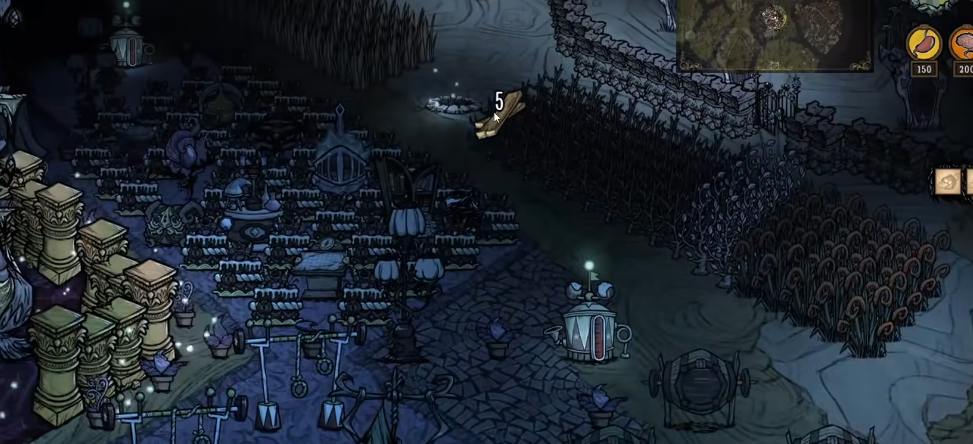
Task: Select the parchment sketch icon
Action: pos(947,181)
